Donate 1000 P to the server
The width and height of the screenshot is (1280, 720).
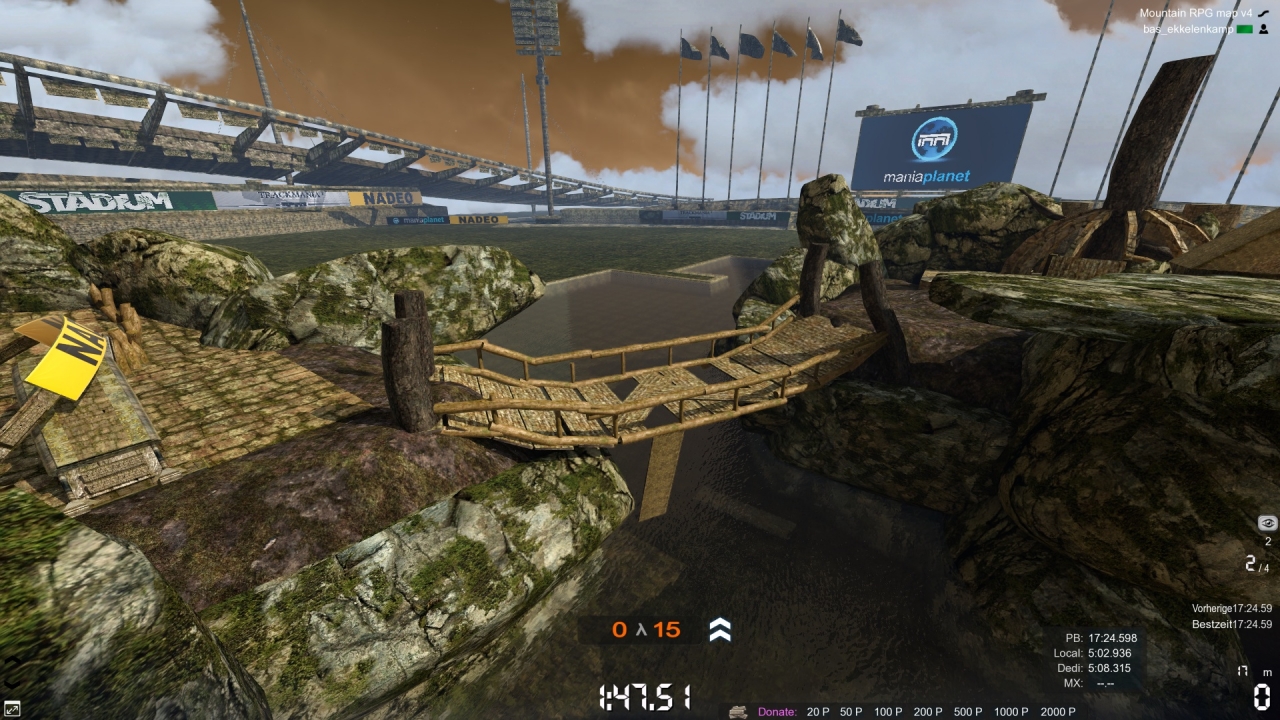pos(1011,712)
